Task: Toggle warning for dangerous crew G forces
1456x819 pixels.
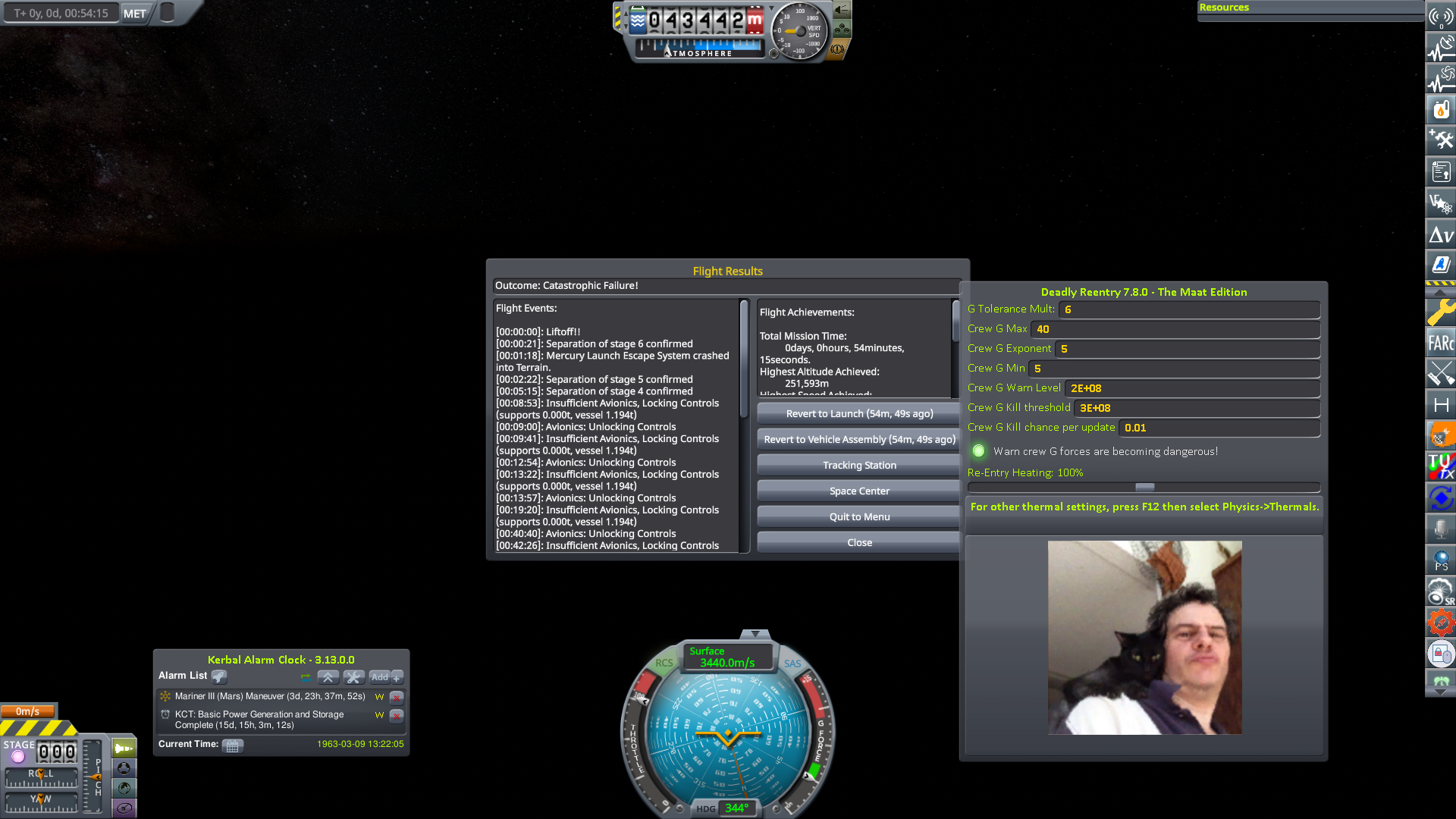Action: [978, 450]
